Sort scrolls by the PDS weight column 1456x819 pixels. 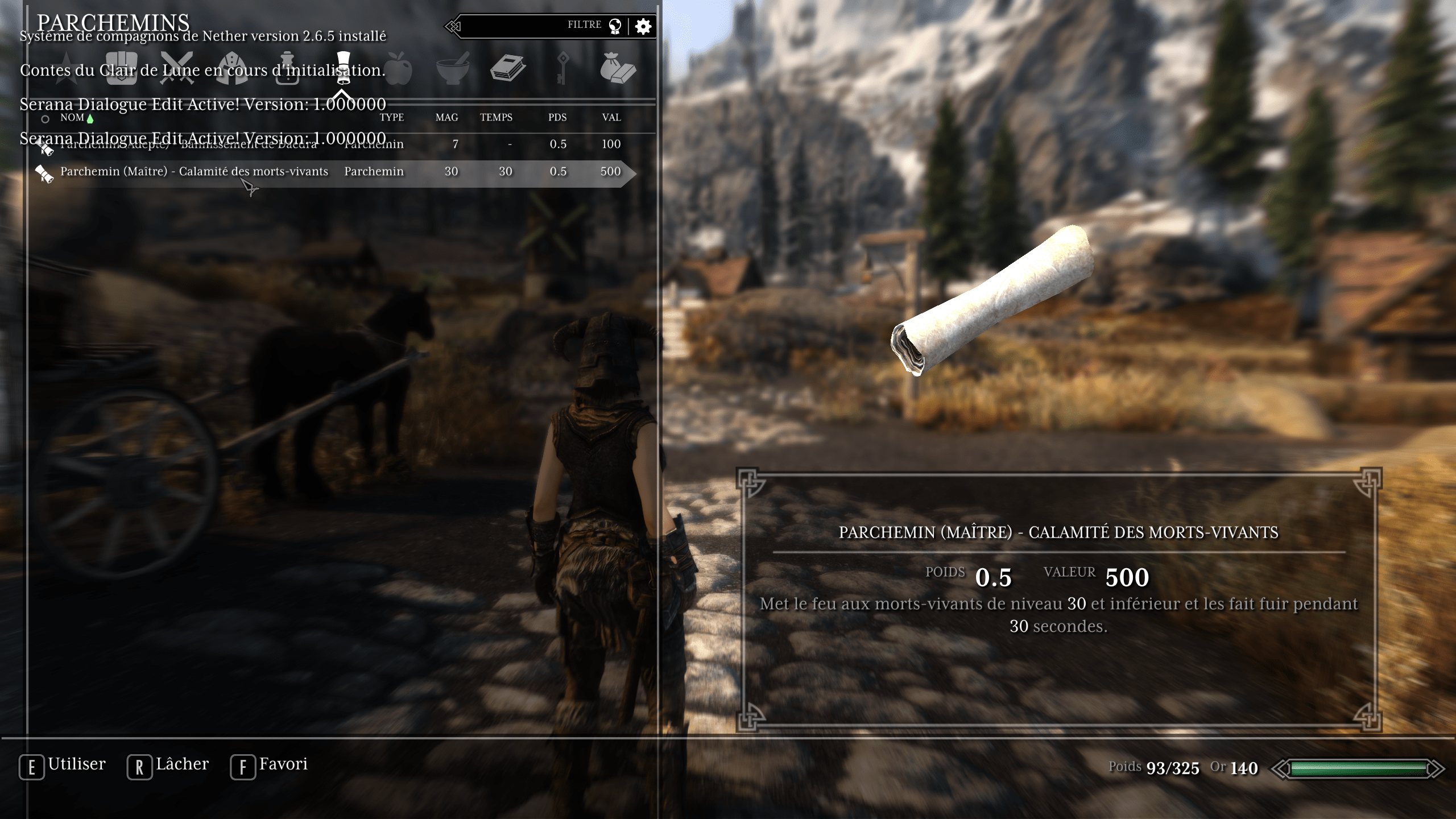[557, 118]
